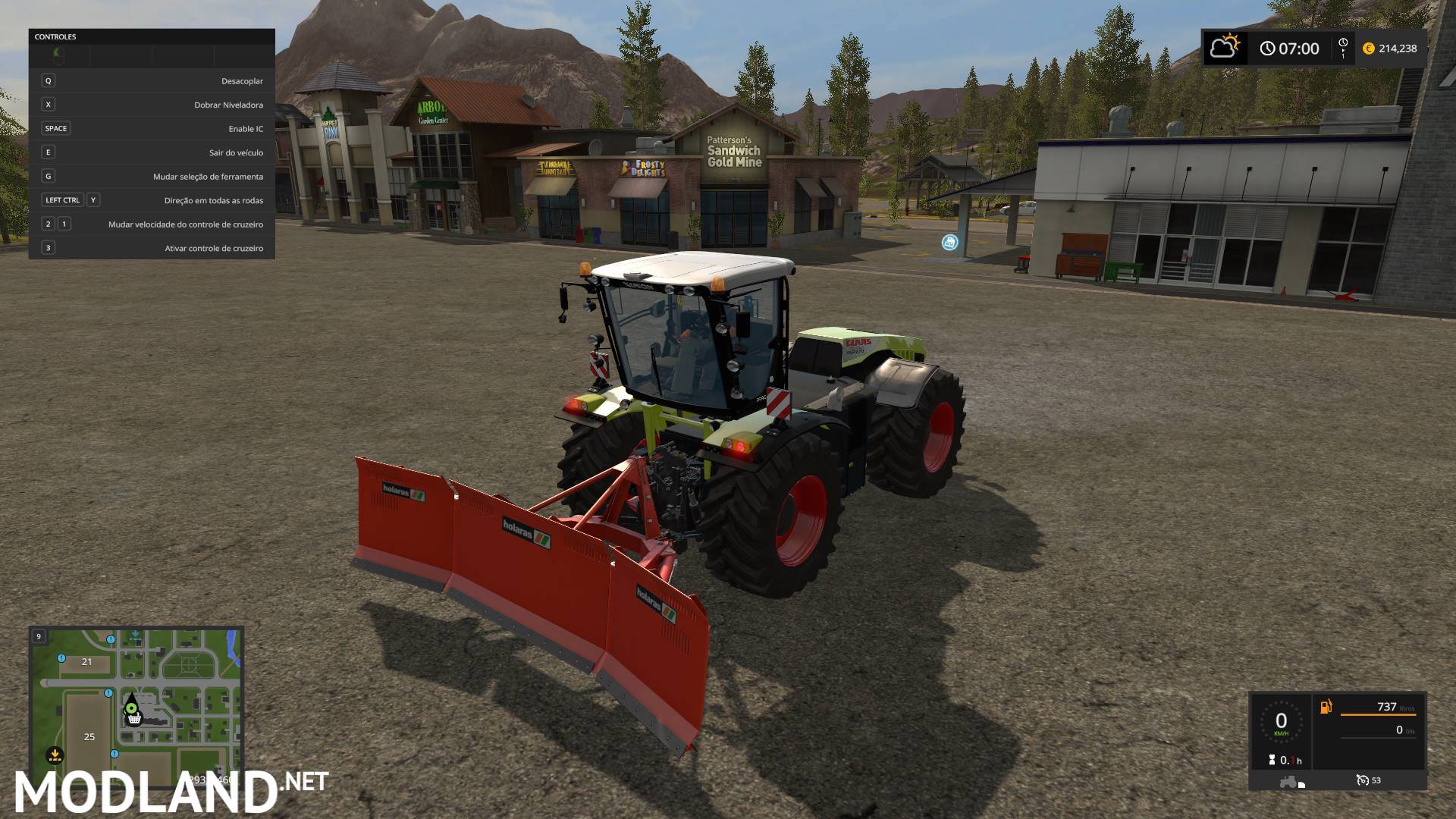
Task: Click the orange fuel level bar
Action: (1378, 714)
